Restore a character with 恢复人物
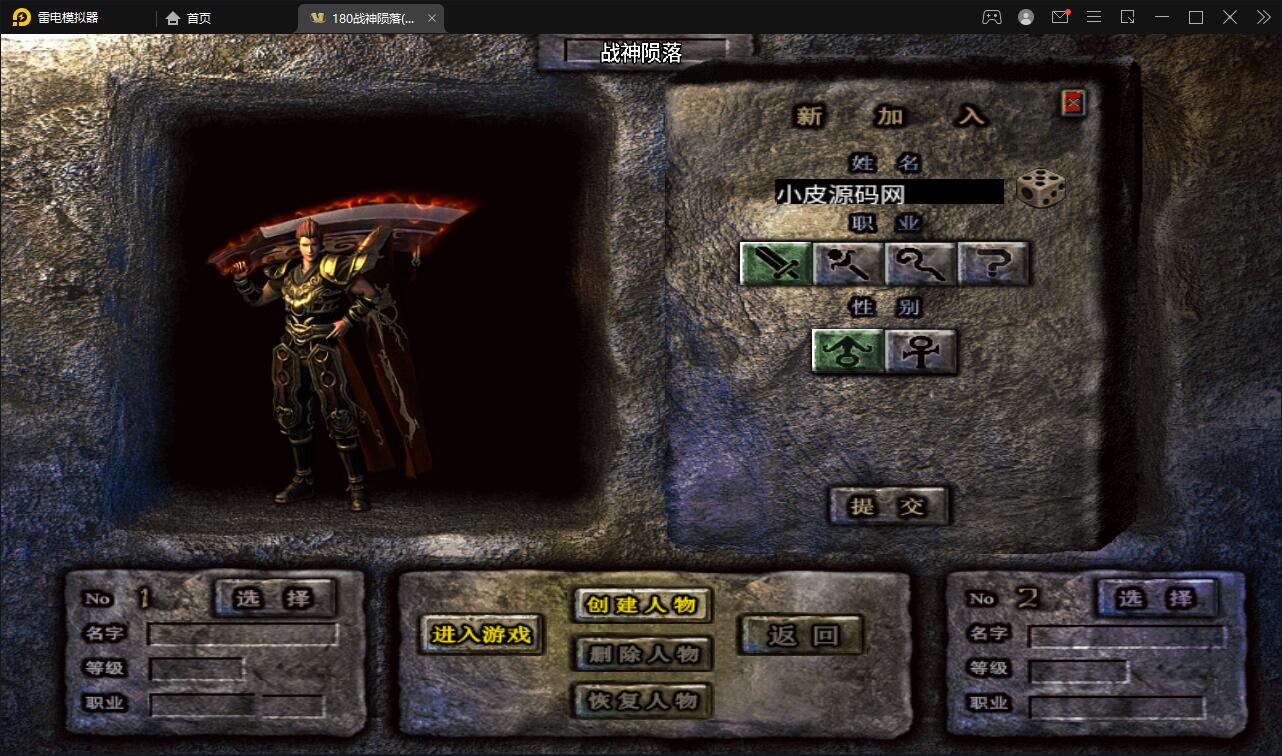This screenshot has width=1282, height=756. (642, 700)
